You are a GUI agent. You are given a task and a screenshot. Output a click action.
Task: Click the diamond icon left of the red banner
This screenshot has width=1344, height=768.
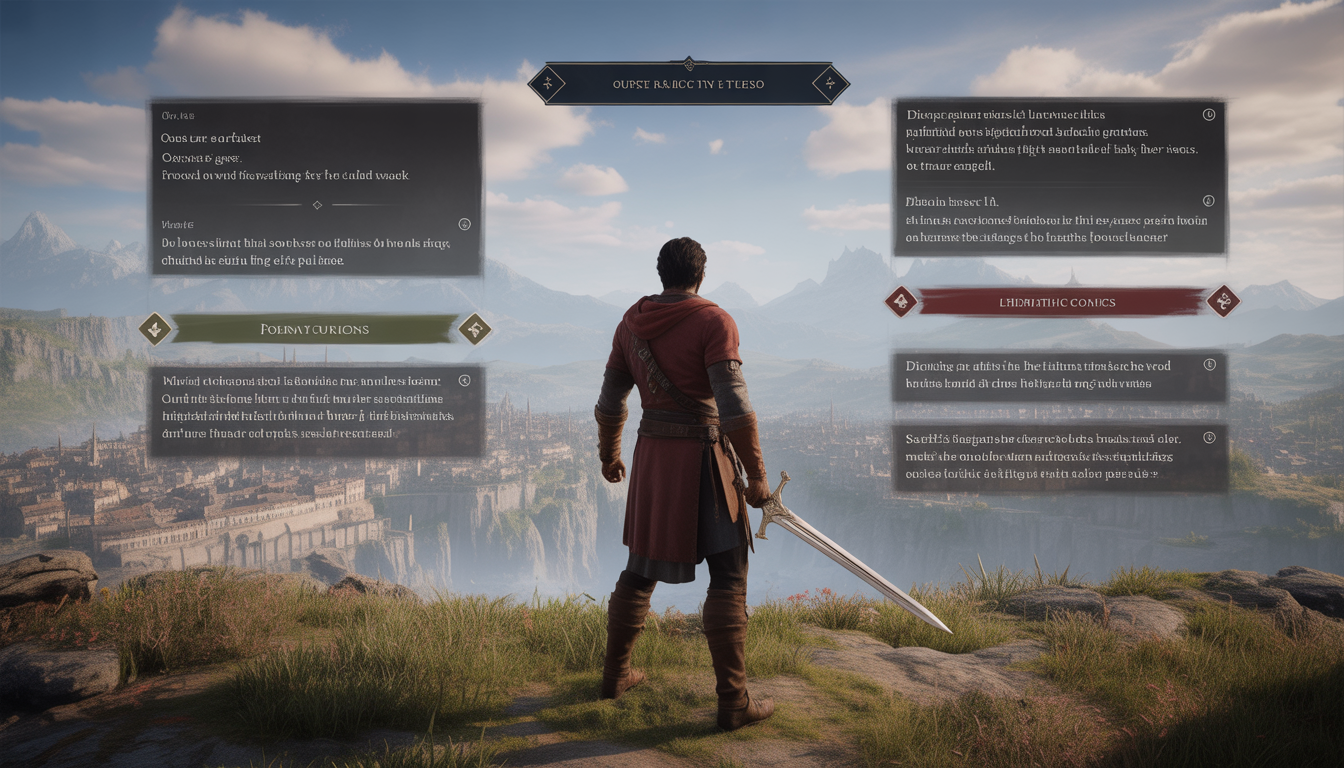coord(901,301)
